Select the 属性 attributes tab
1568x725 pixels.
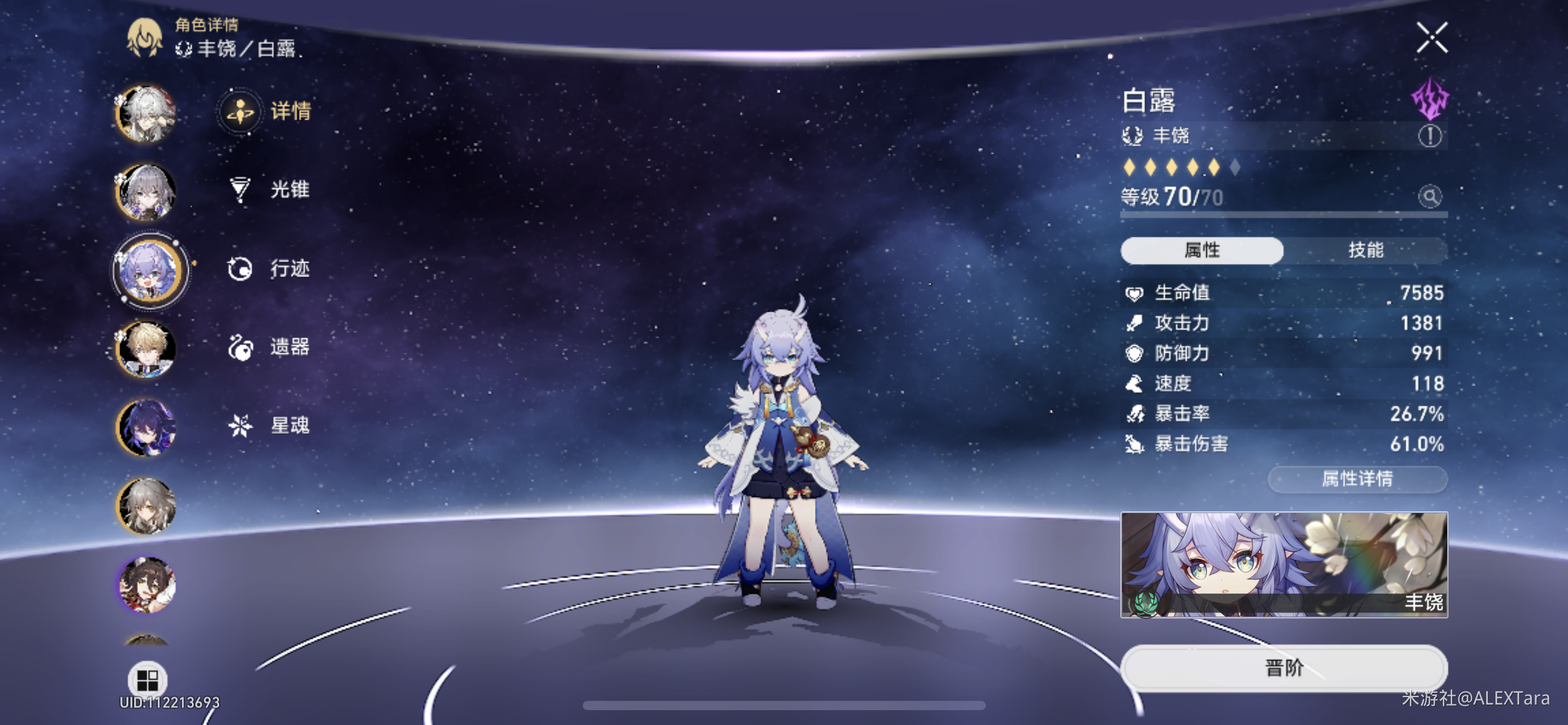(x=1201, y=250)
